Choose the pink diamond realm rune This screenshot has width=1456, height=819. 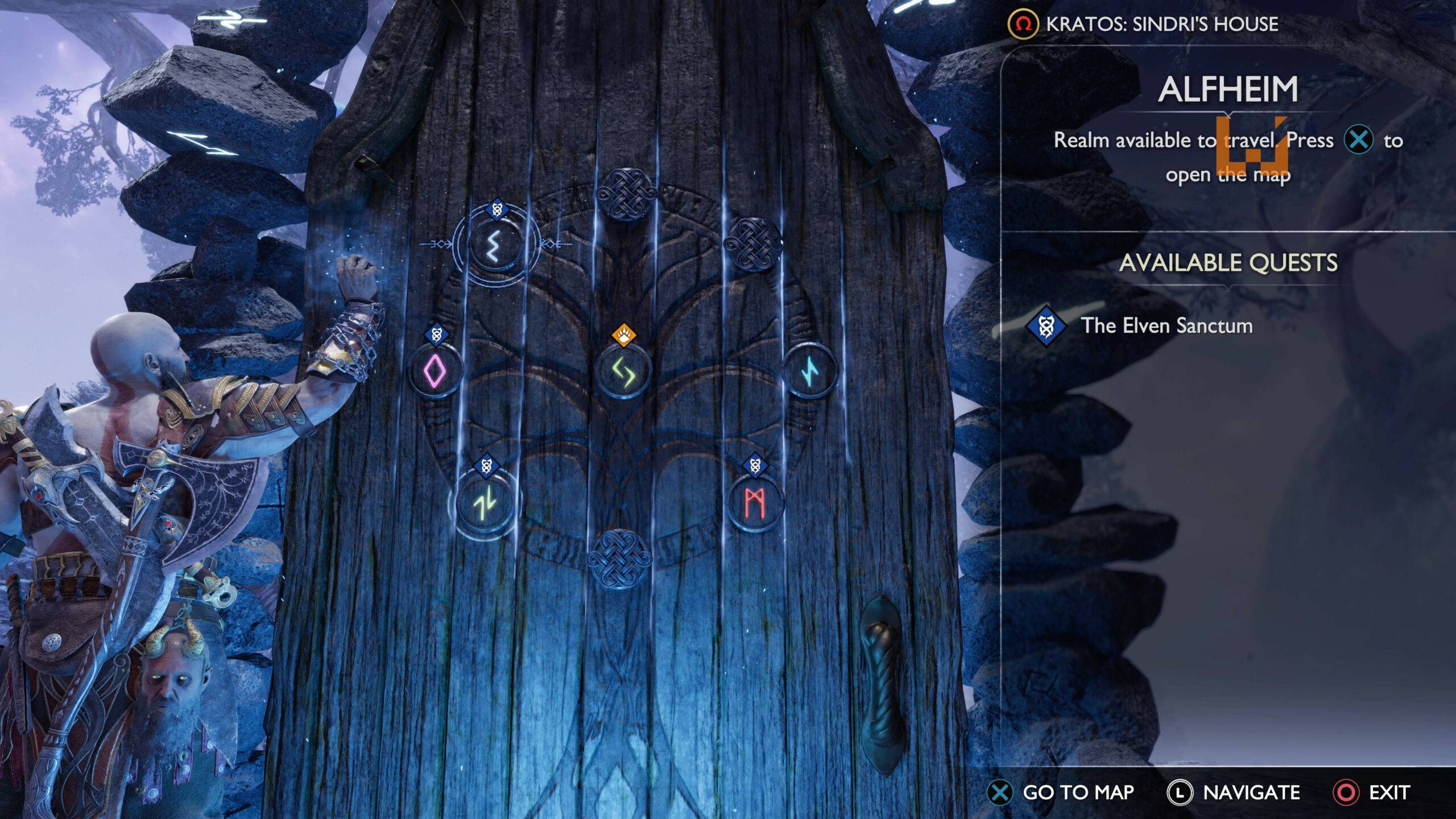[x=436, y=371]
